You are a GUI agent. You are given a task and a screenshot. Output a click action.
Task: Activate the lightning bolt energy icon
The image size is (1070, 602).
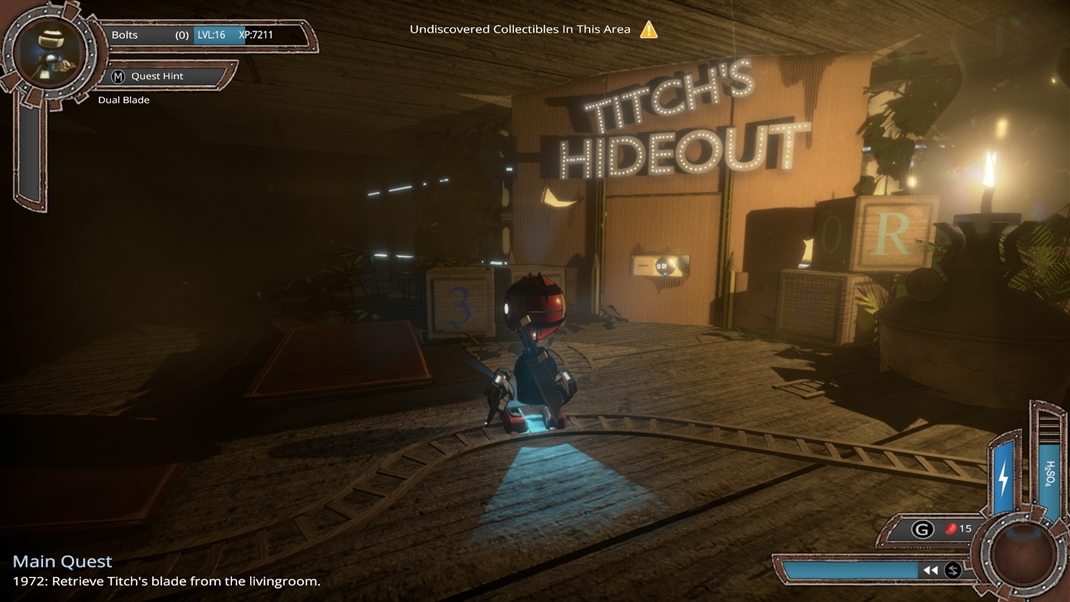[1004, 477]
